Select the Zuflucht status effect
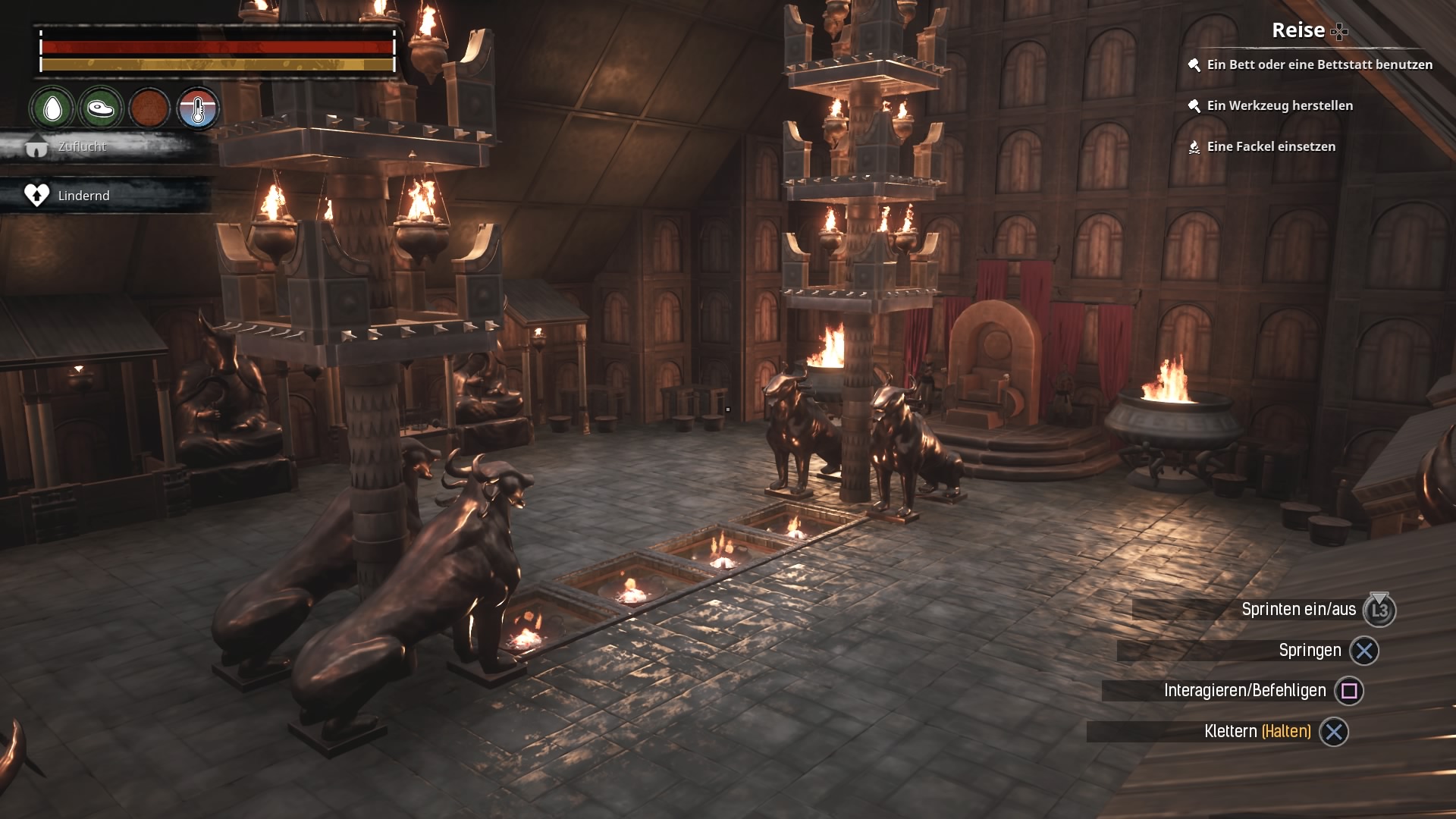 [82, 146]
